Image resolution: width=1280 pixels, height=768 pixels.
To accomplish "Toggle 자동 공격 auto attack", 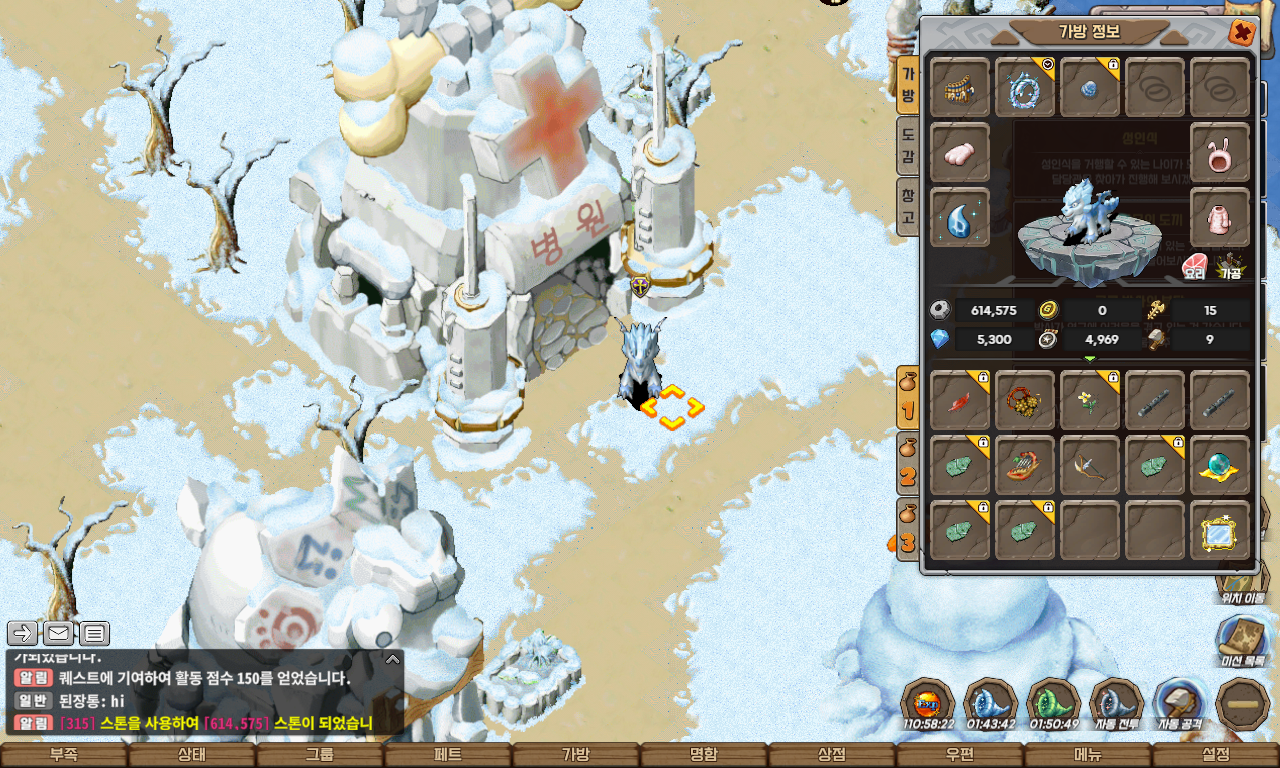I will 1180,704.
